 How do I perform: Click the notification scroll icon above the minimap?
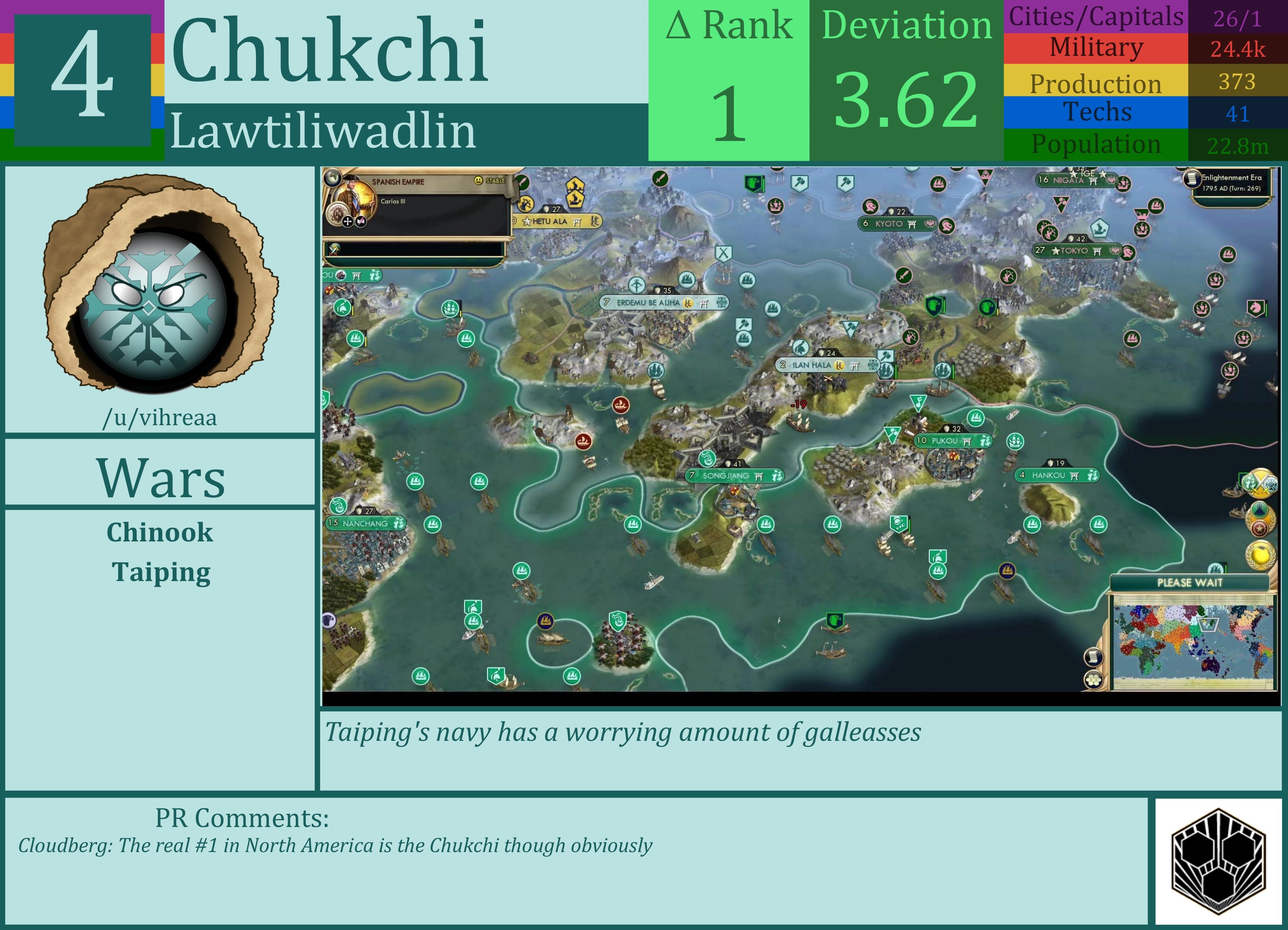pos(1094,657)
